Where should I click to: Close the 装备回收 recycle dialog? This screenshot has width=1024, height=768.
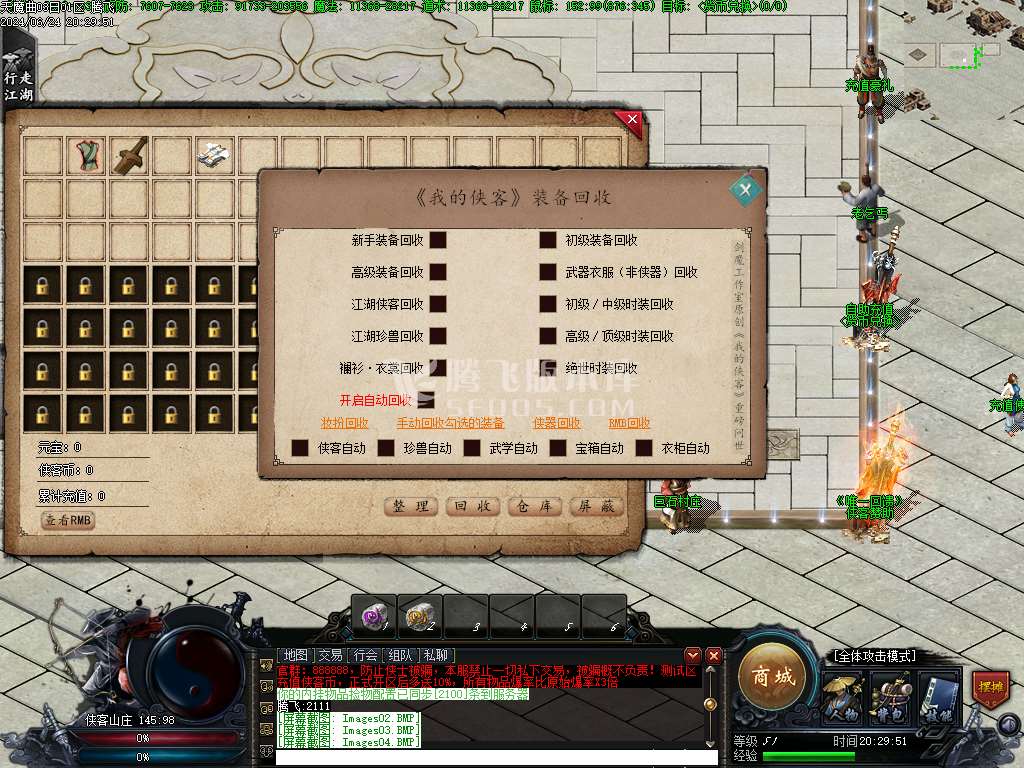(x=744, y=189)
